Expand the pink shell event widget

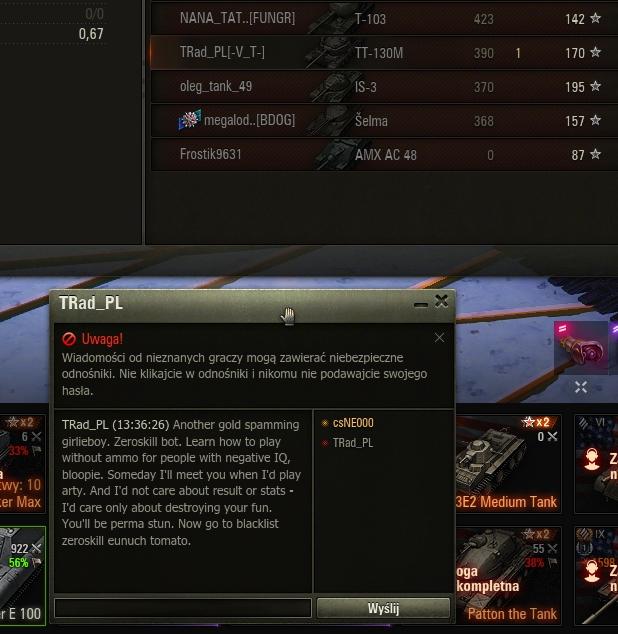581,387
